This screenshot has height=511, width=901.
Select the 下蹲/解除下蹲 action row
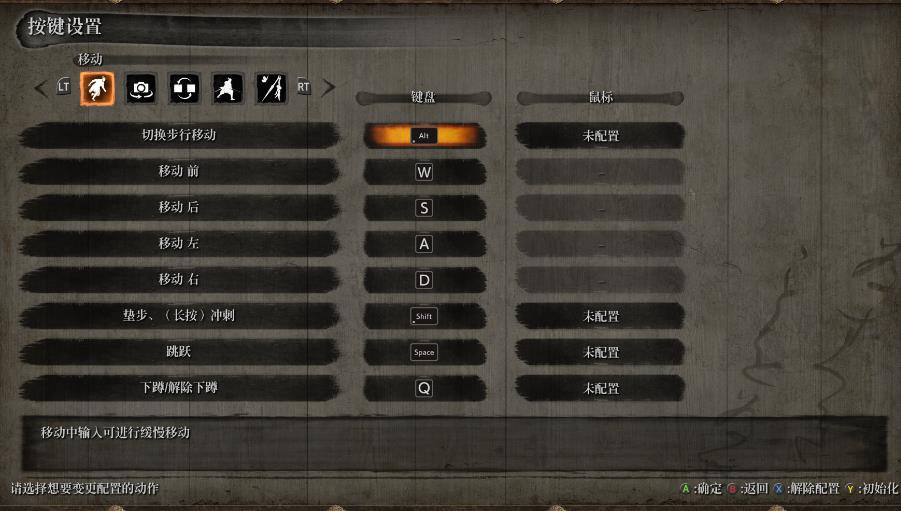click(179, 388)
